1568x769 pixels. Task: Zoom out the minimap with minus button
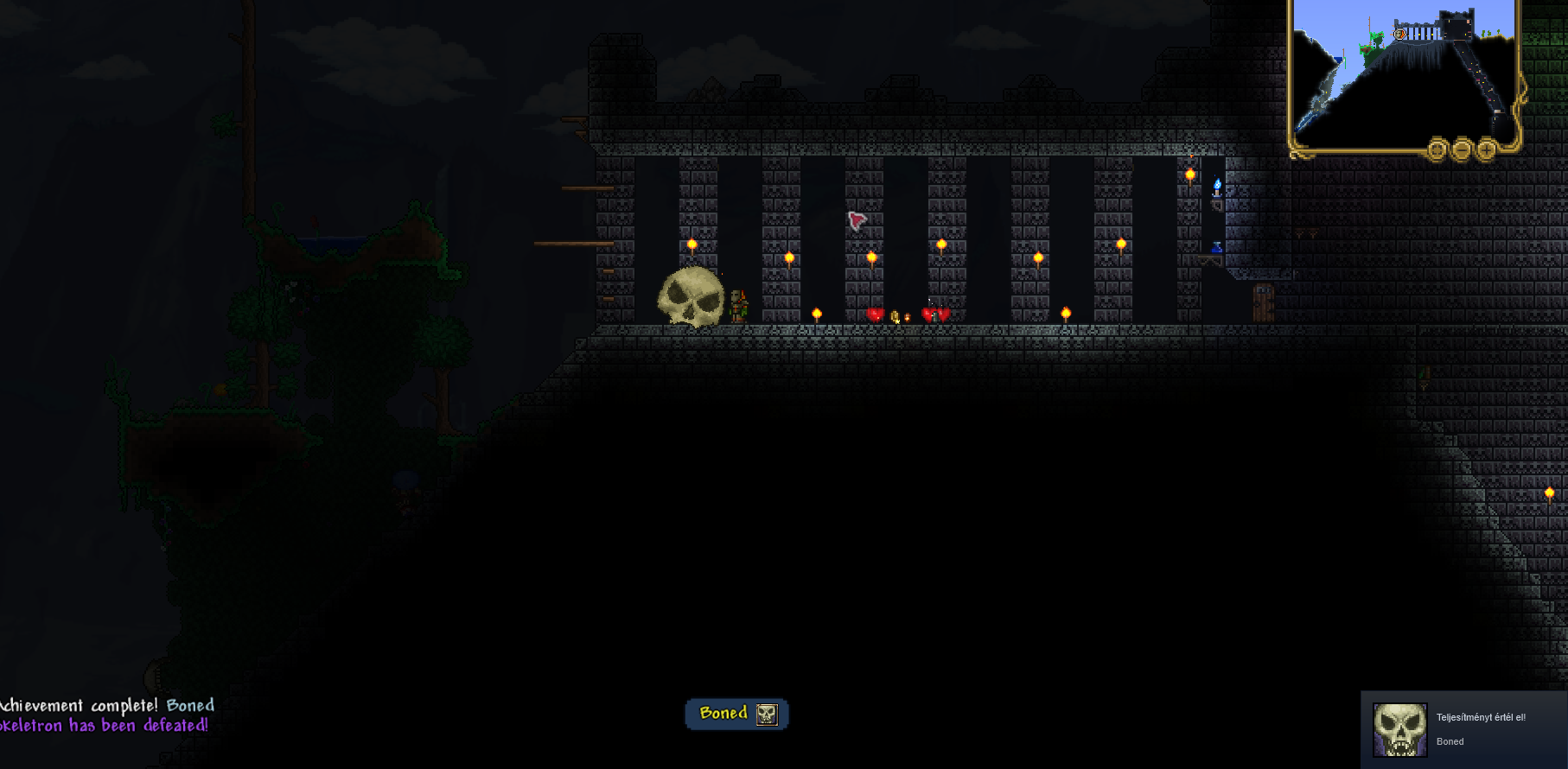[x=1461, y=149]
